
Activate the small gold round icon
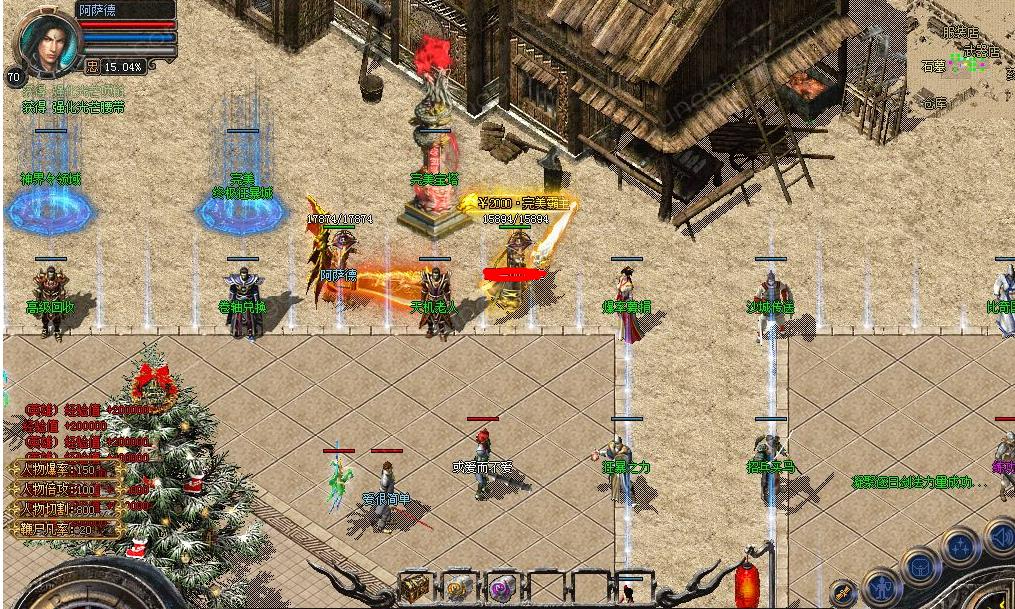843,593
